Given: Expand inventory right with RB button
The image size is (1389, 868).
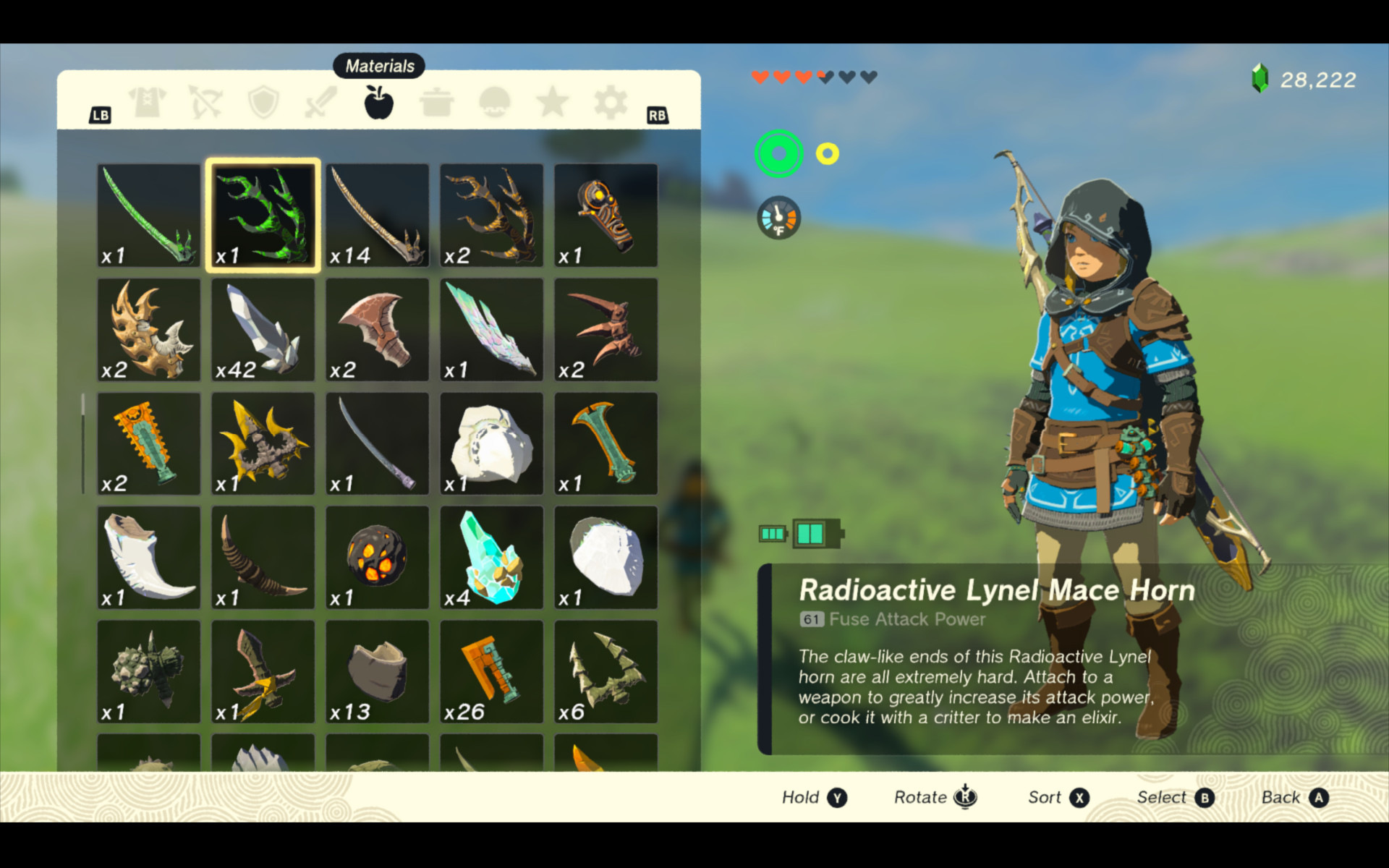Looking at the screenshot, I should click(x=657, y=114).
